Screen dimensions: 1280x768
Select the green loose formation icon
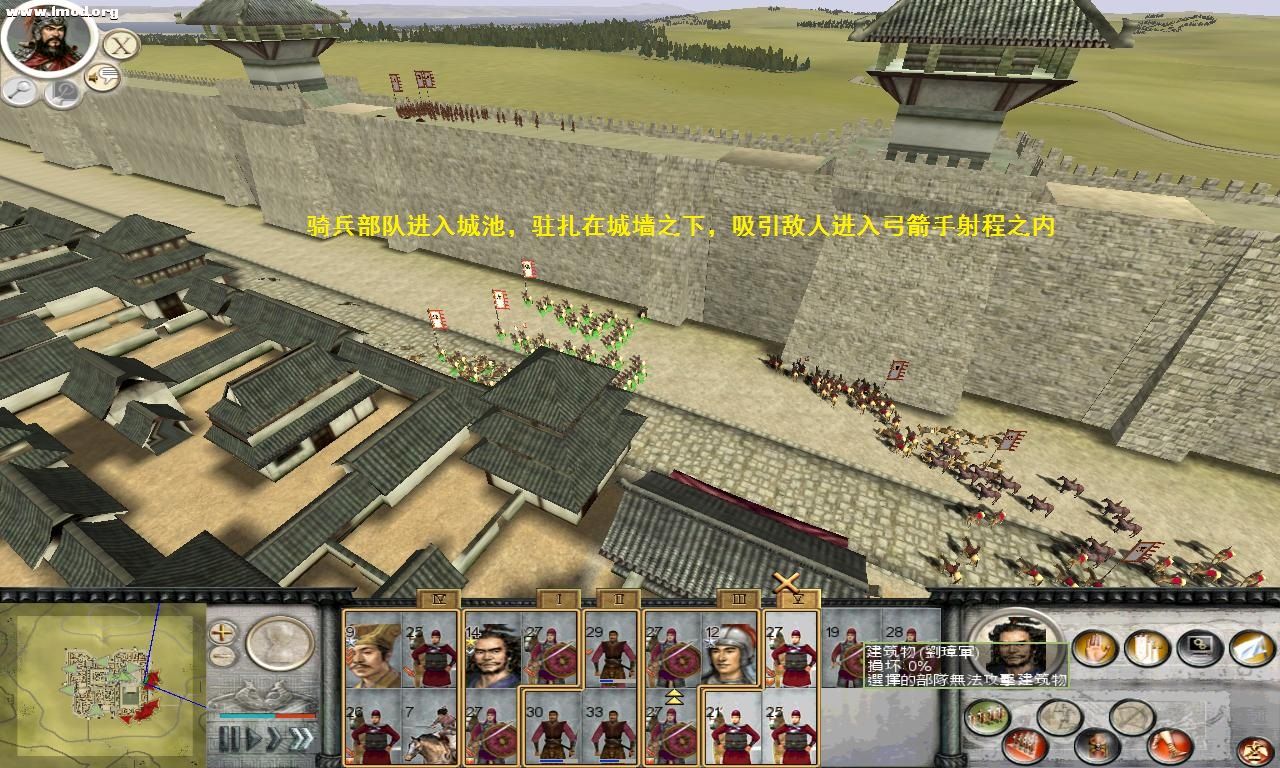pos(985,717)
